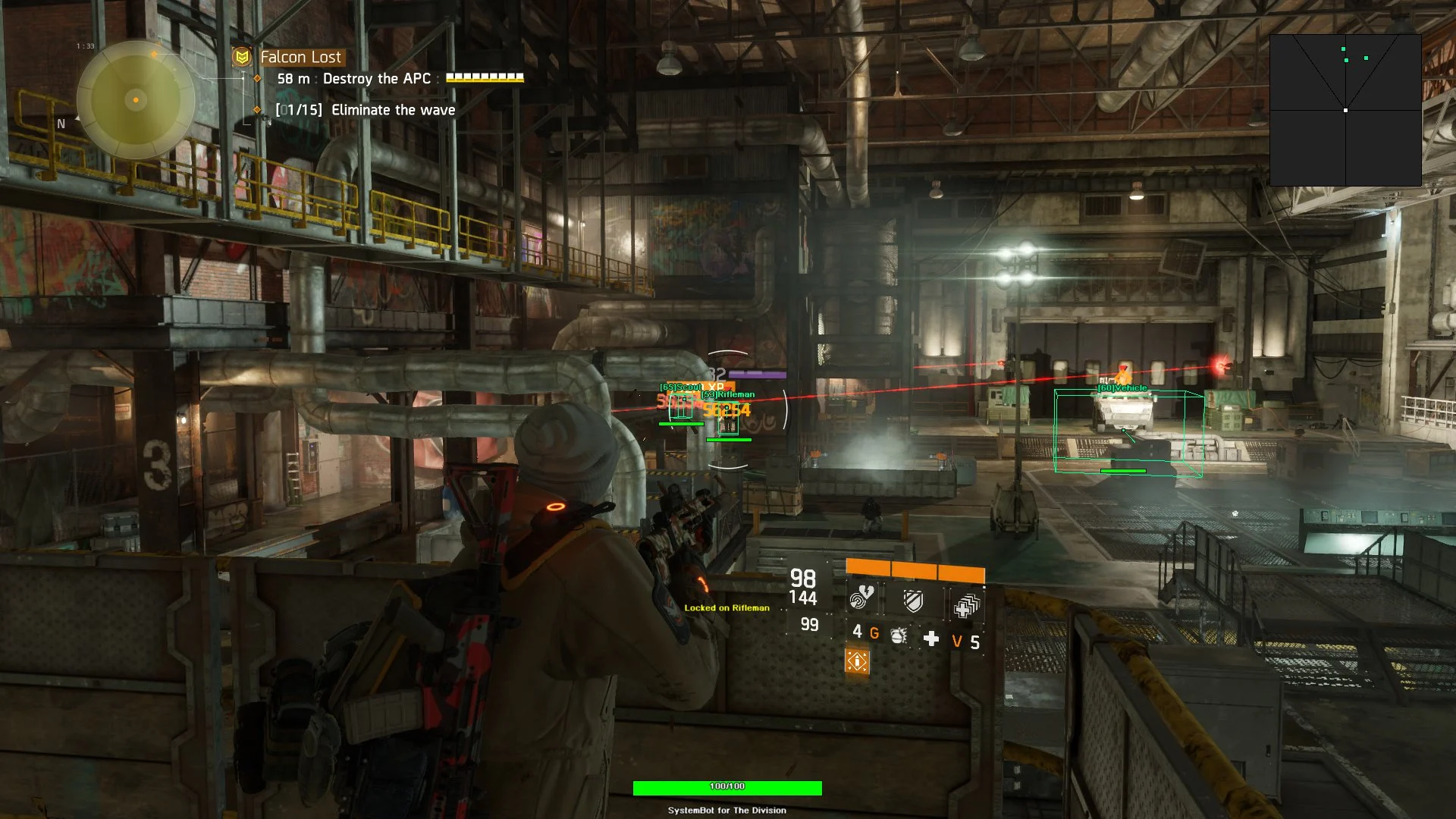Screen dimensions: 1456x819
Task: Deploy the Ballistic Shield skill
Action: tap(914, 601)
